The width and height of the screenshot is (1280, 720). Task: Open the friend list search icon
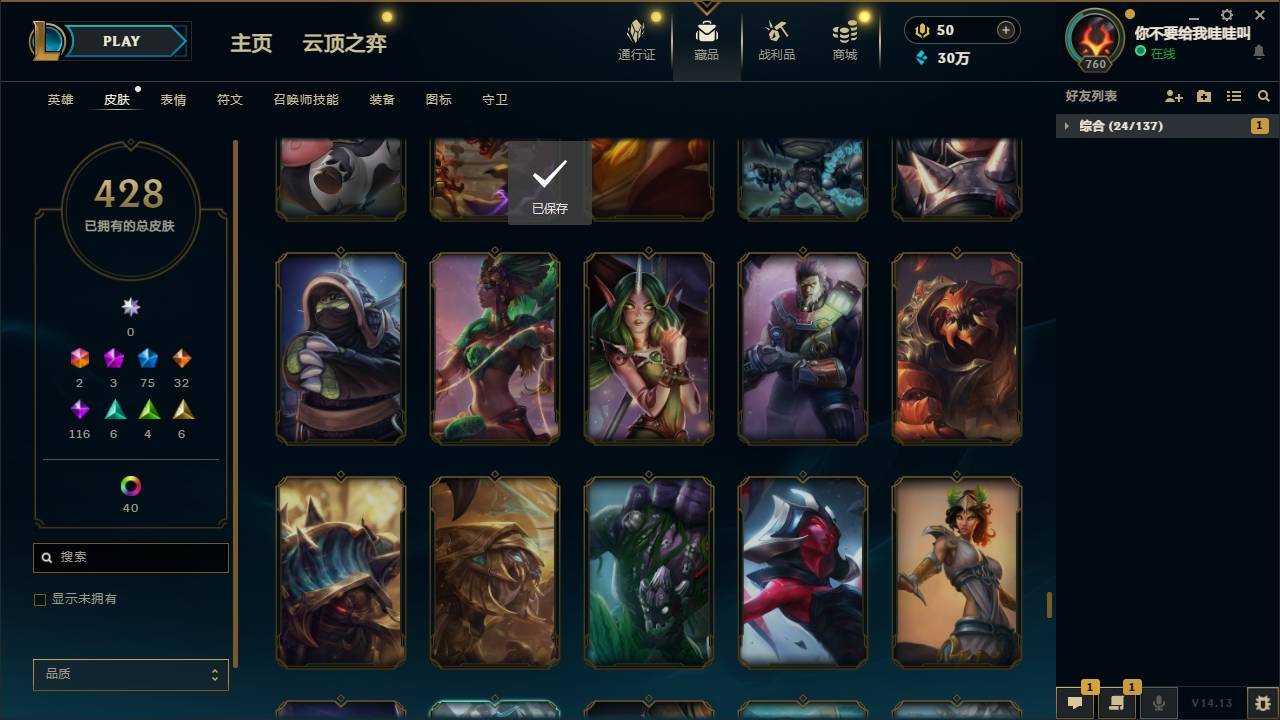pos(1263,97)
